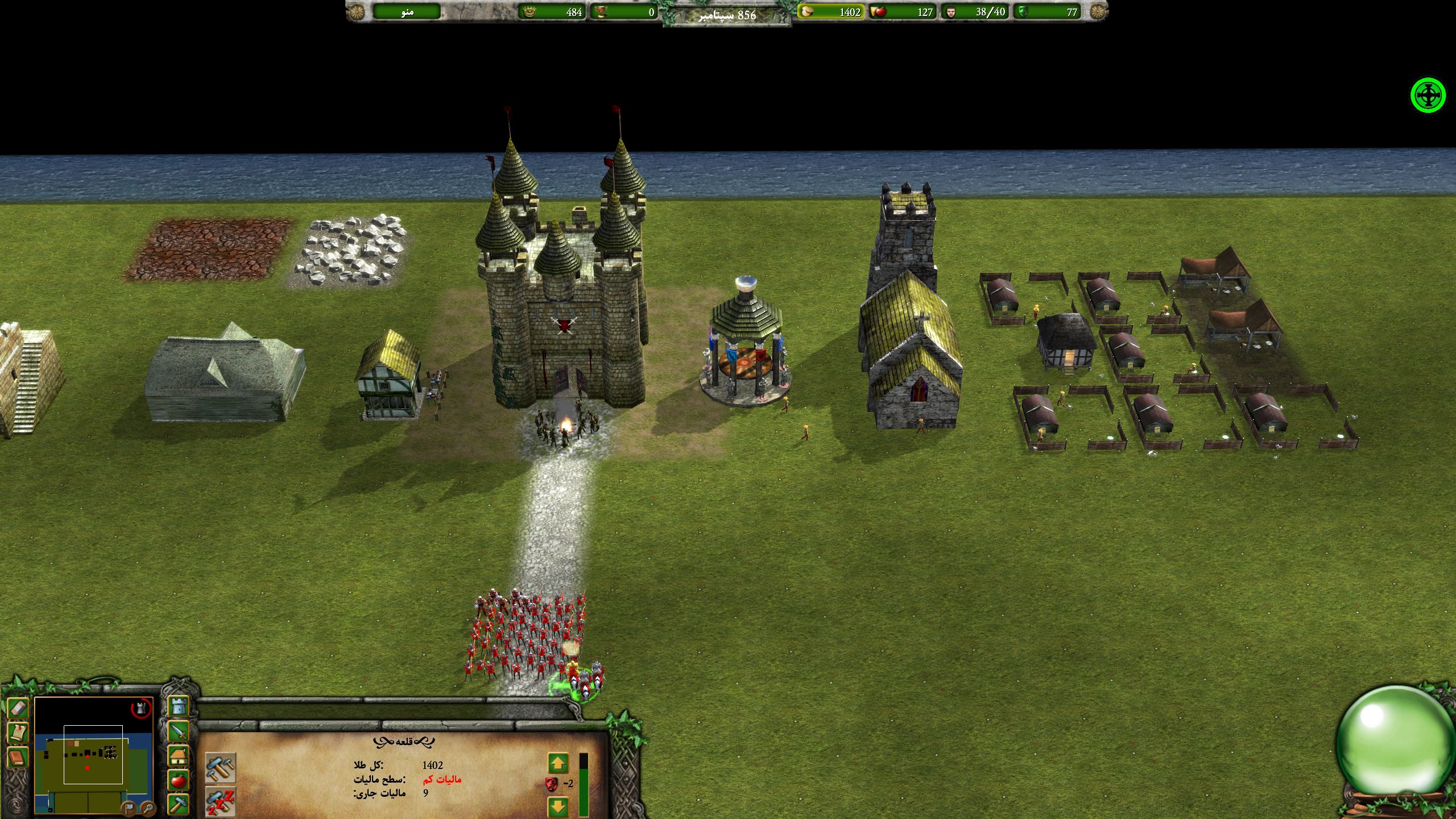Image resolution: width=1456 pixels, height=819 pixels.
Task: Raise the tax level with up arrow
Action: tap(558, 764)
